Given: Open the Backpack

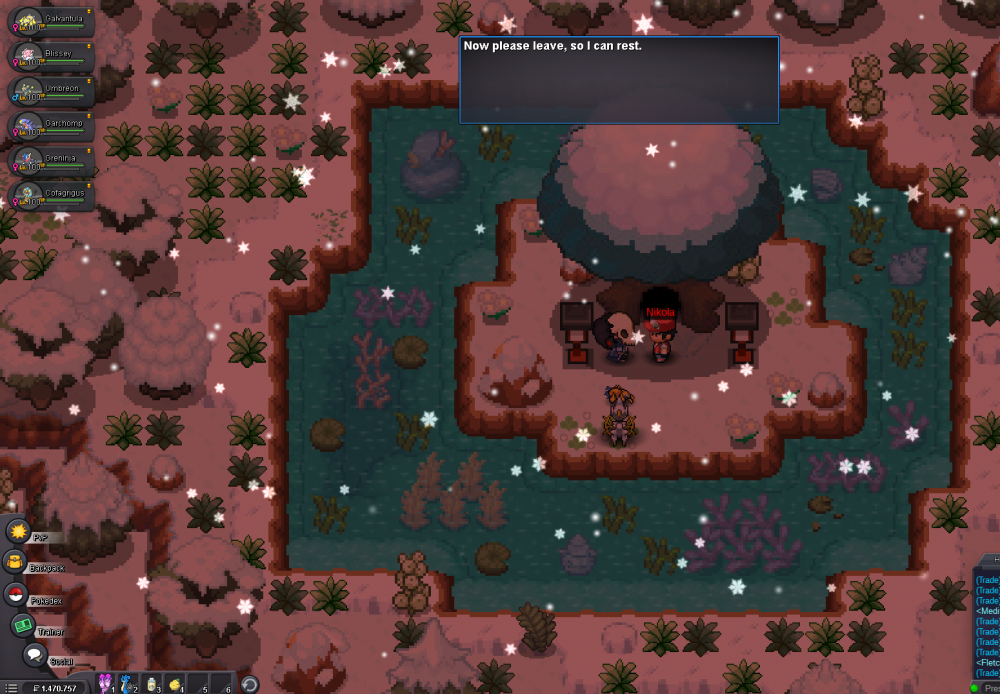Looking at the screenshot, I should [x=17, y=563].
